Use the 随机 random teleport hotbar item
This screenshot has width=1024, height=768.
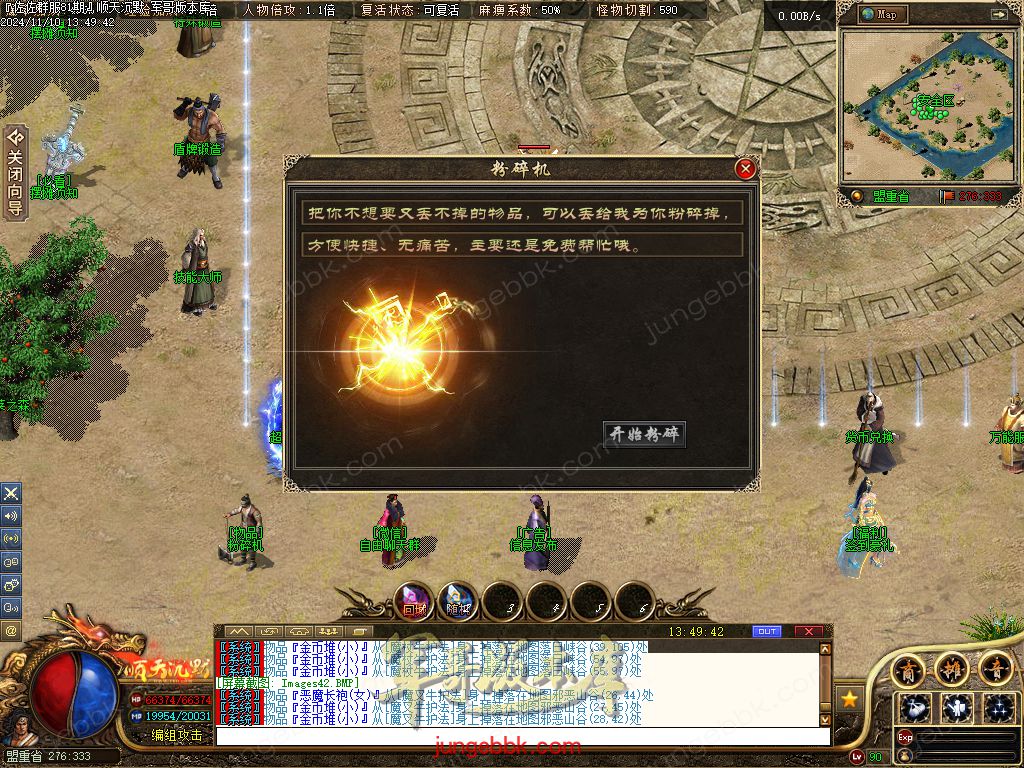tap(458, 601)
